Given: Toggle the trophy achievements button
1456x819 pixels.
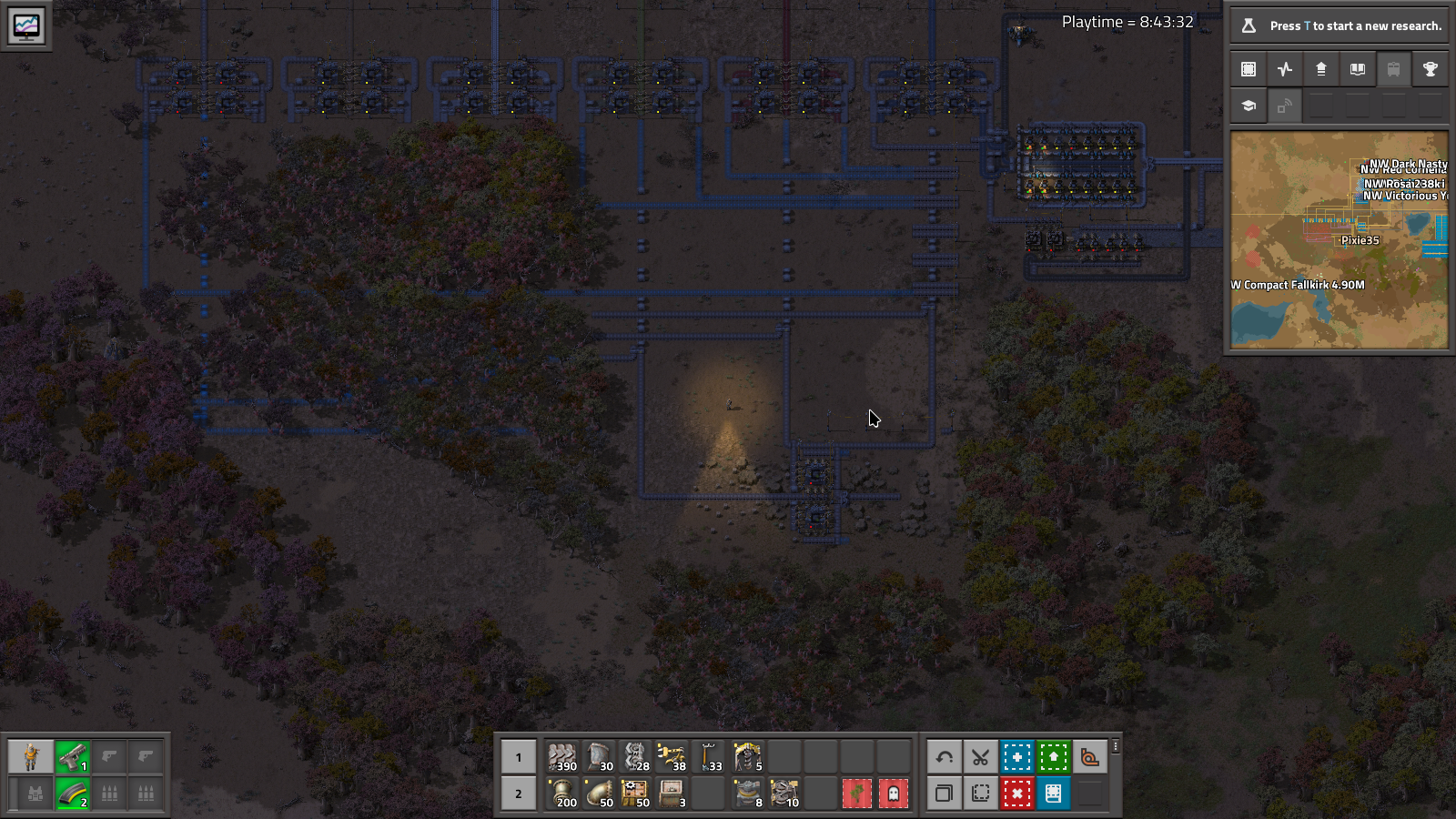Looking at the screenshot, I should coord(1430,69).
